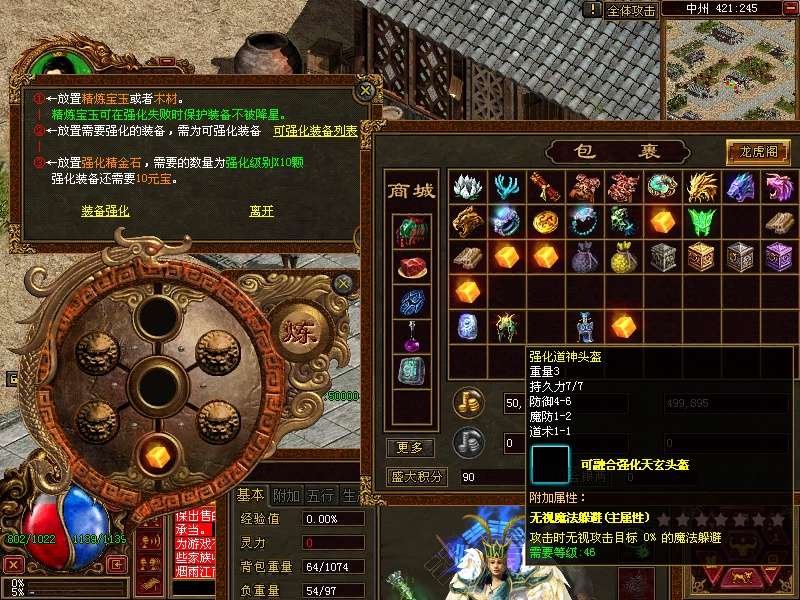Viewport: 800px width, 600px height.
Task: Switch to the 附加 stats tab
Action: pyautogui.click(x=286, y=496)
